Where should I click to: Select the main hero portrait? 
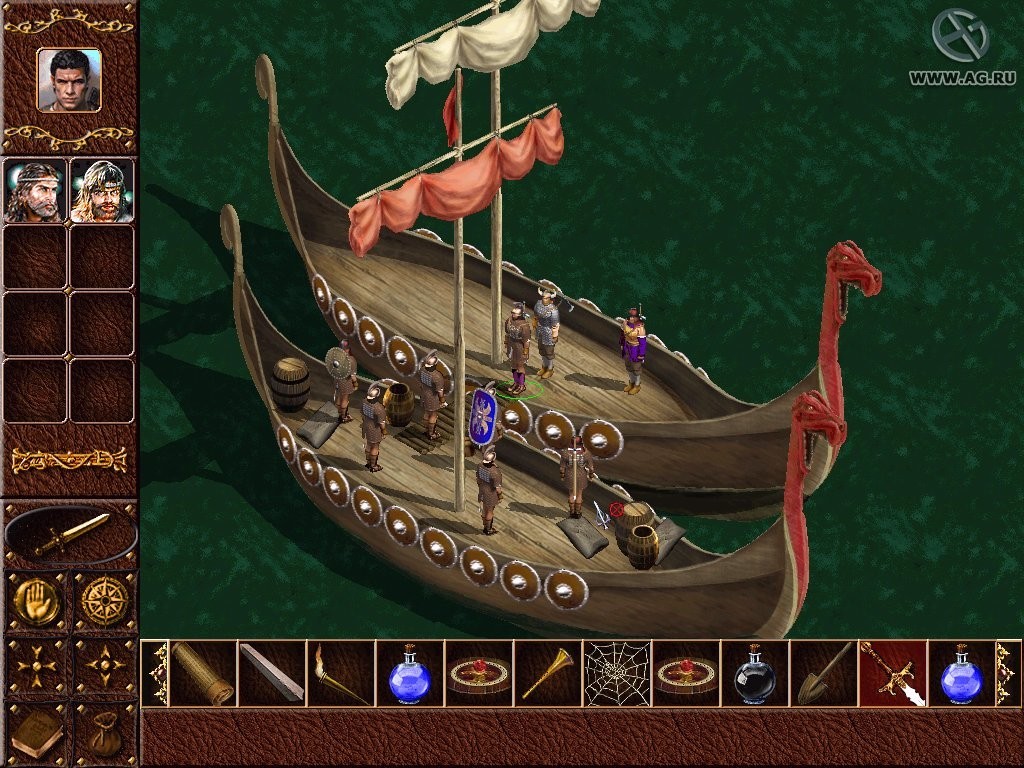[x=69, y=80]
